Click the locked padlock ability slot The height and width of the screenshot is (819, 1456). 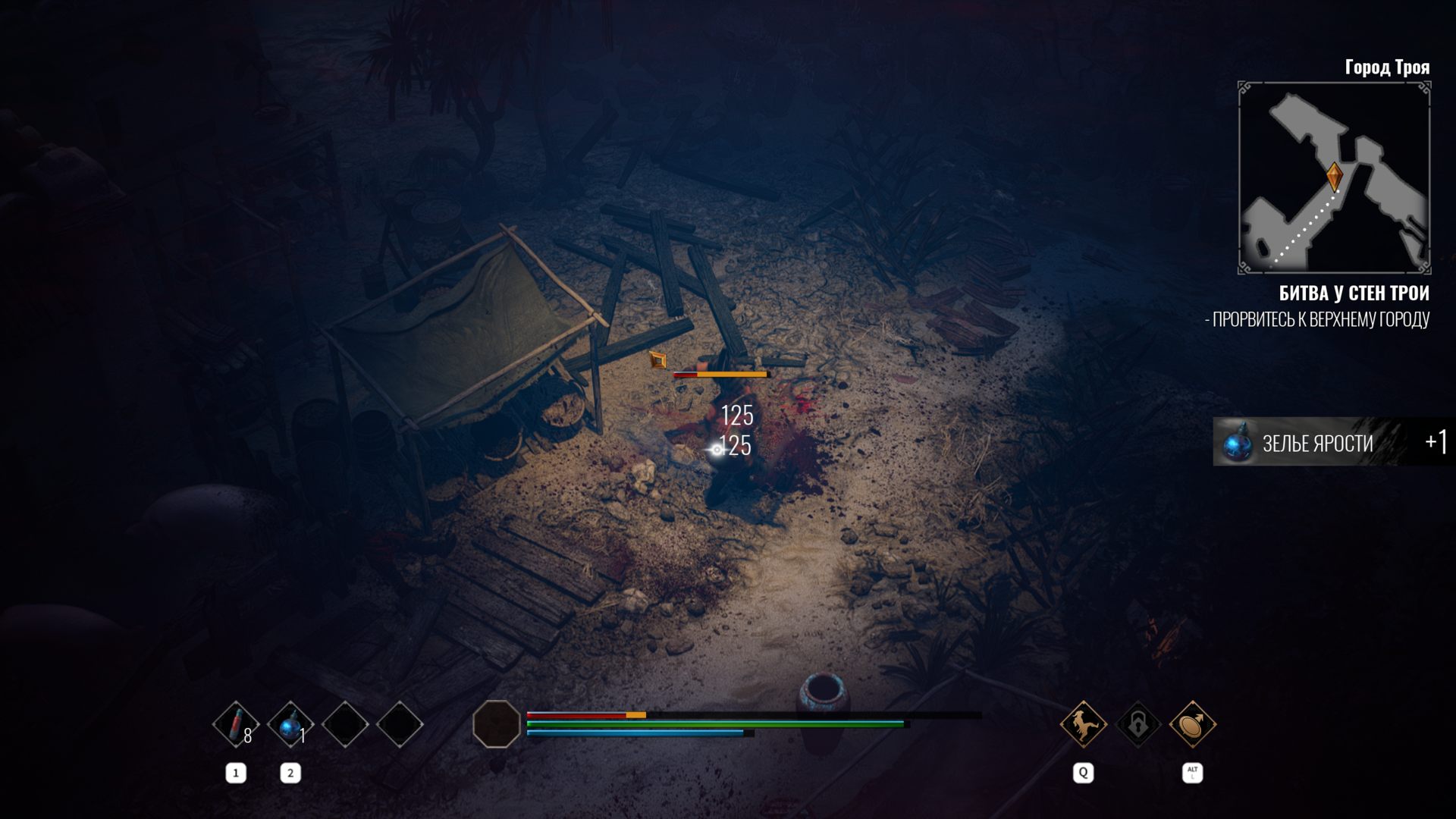[x=1137, y=724]
